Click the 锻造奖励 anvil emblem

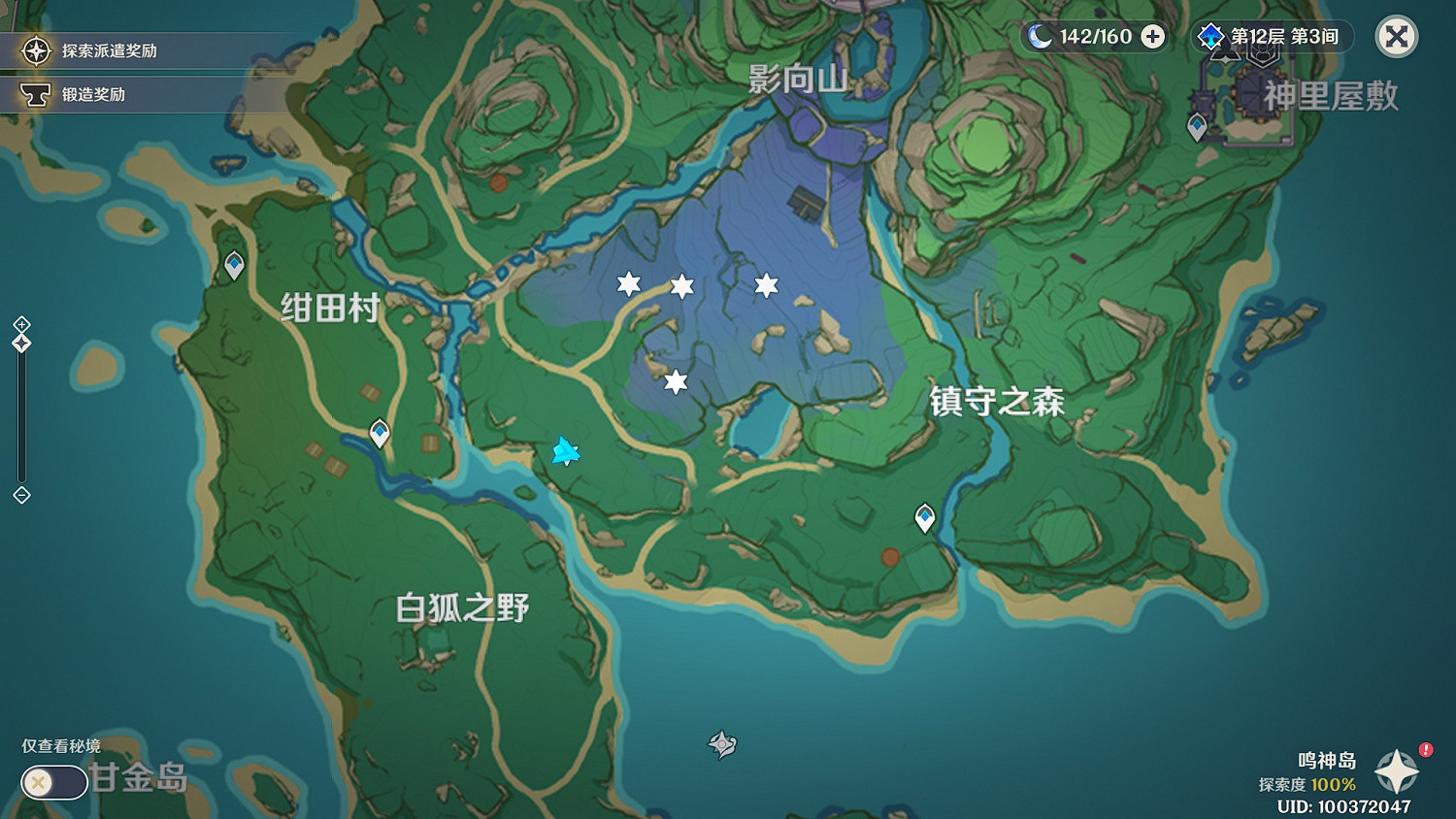pos(36,94)
